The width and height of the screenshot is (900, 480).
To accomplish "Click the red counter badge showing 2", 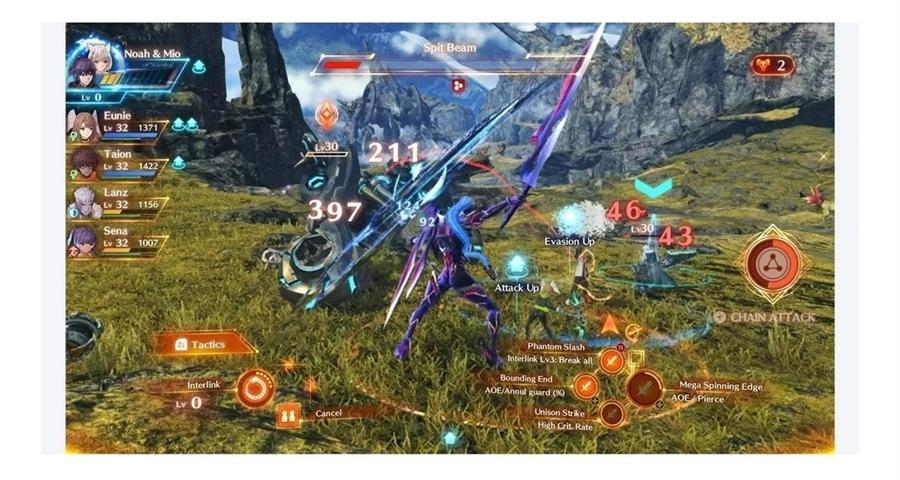I will pos(772,65).
